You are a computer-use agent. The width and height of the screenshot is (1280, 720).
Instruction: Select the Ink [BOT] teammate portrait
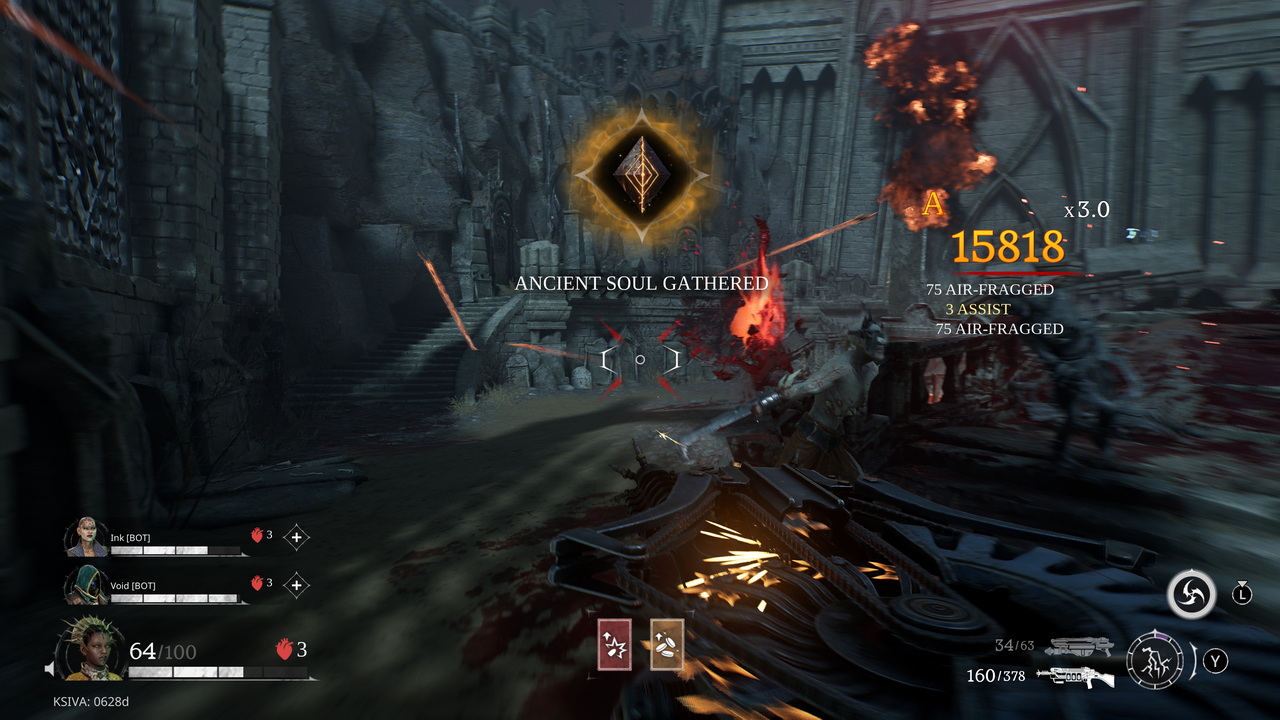87,537
